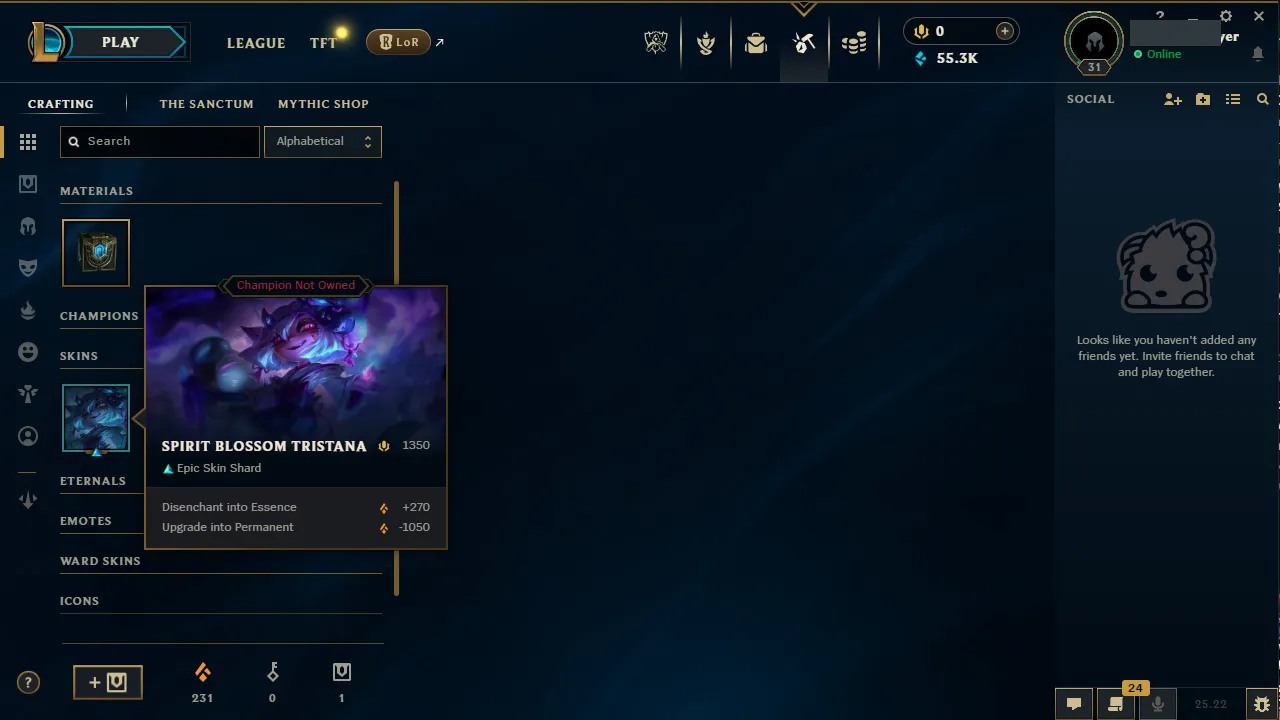Select the Skins loot filter mask icon
The width and height of the screenshot is (1280, 720).
point(28,267)
